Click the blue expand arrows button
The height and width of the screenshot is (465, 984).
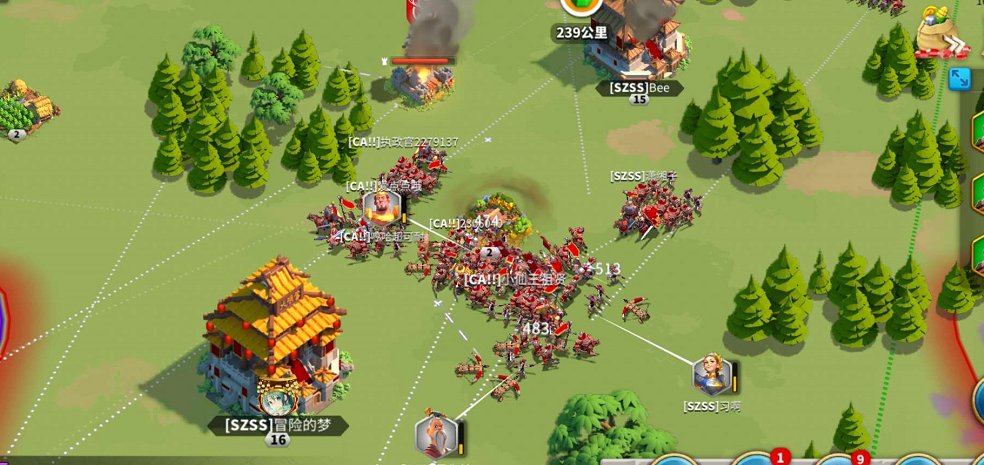click(x=960, y=78)
